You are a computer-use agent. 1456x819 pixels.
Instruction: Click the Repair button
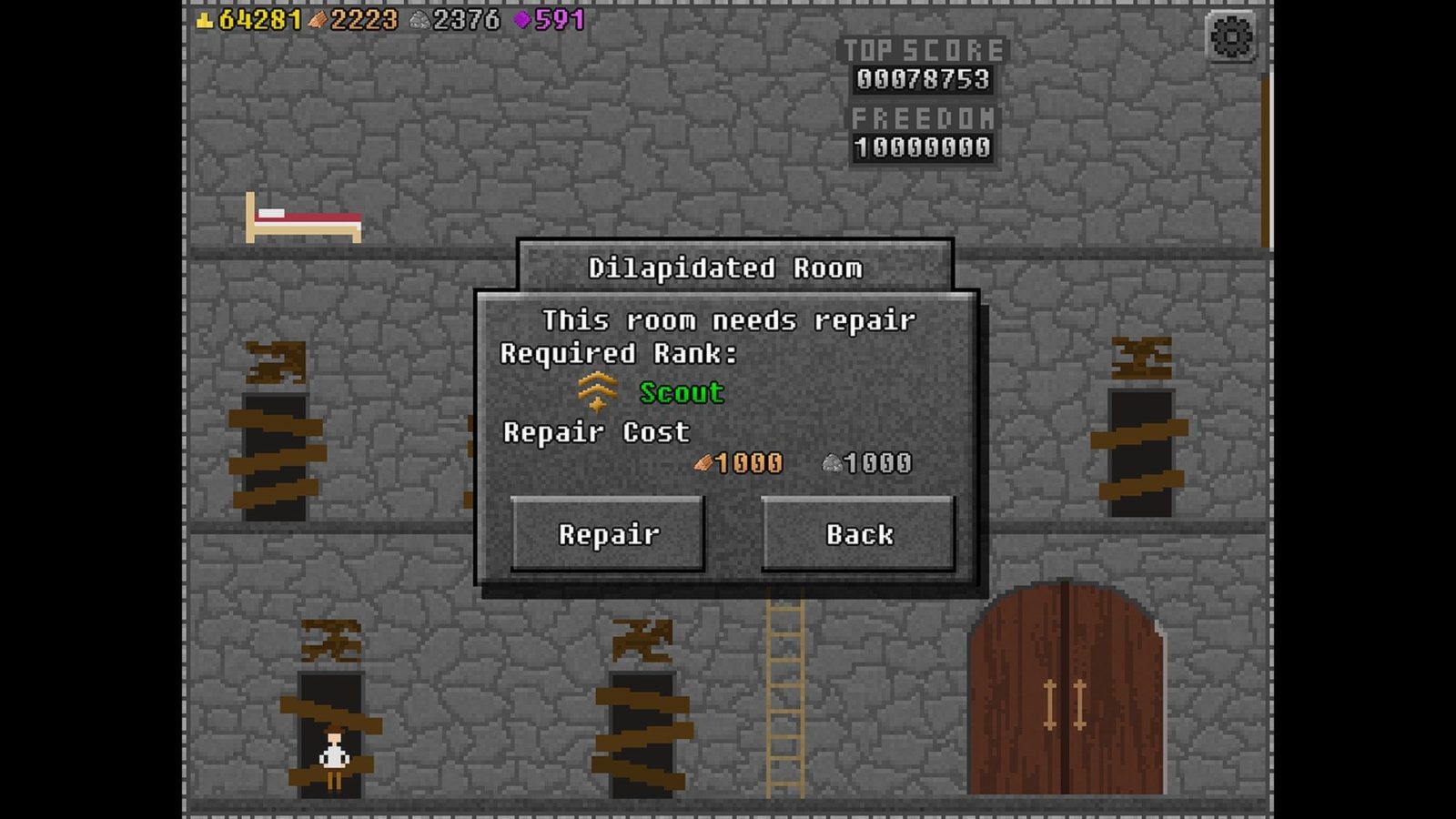tap(608, 534)
